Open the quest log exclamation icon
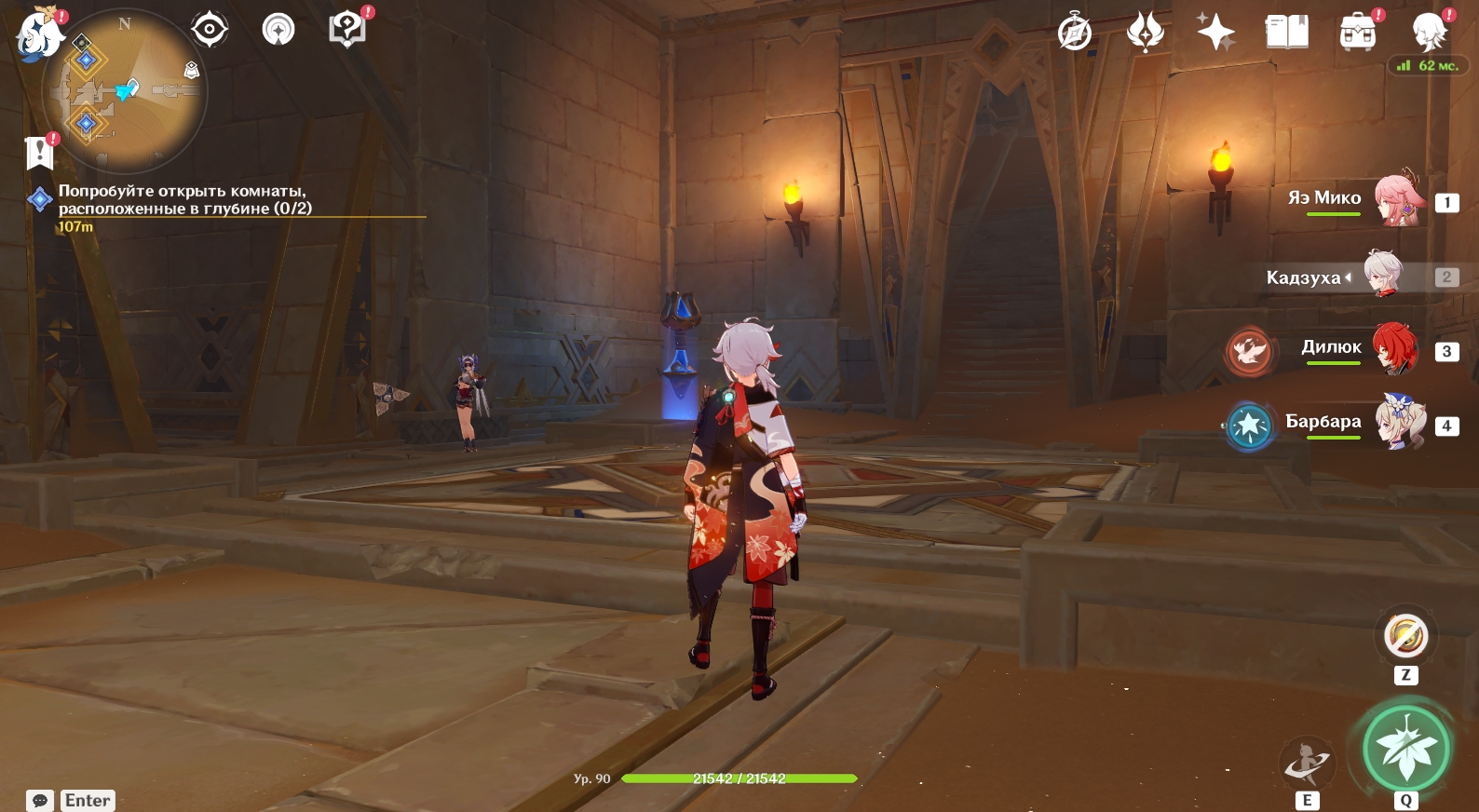 40,152
